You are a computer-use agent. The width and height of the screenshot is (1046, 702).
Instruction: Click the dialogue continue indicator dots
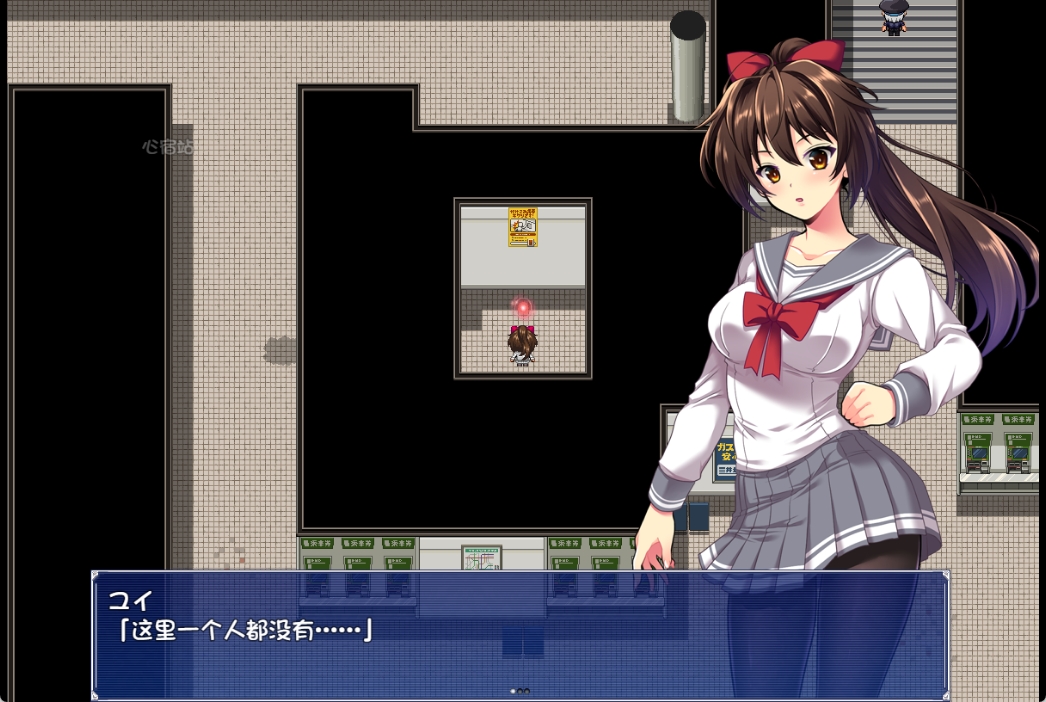point(520,691)
